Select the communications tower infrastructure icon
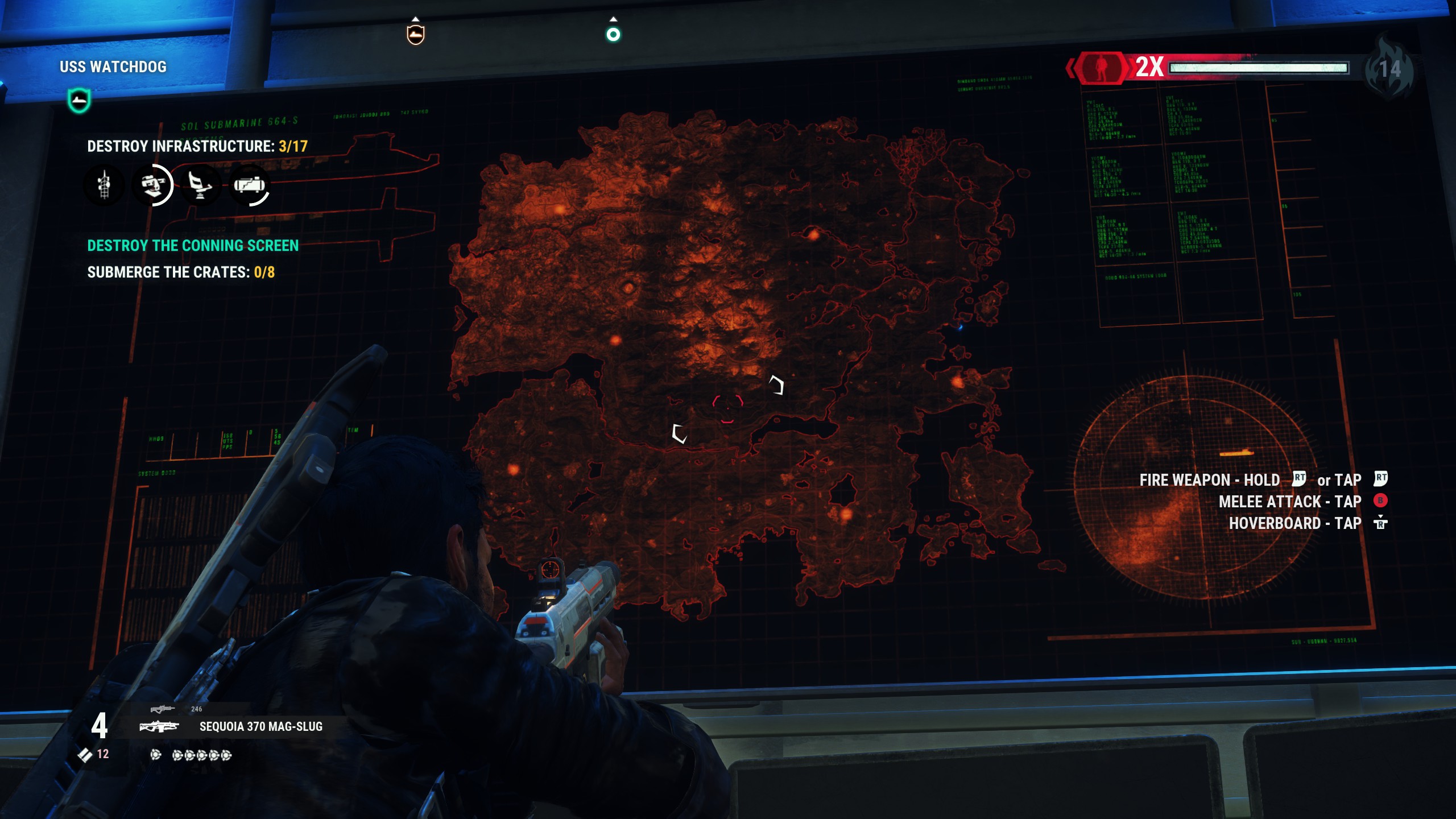Image resolution: width=1456 pixels, height=819 pixels. pyautogui.click(x=104, y=185)
